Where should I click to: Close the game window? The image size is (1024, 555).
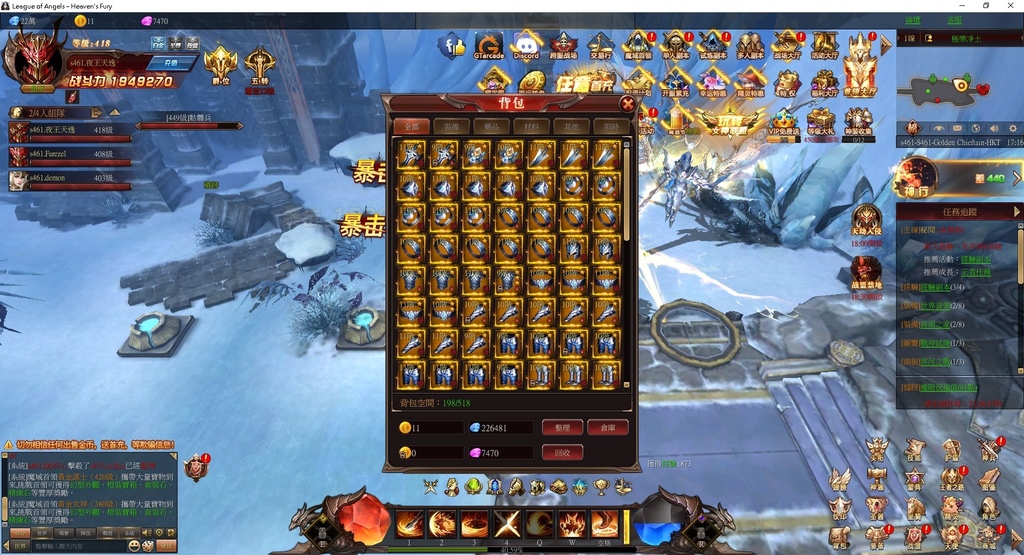tap(1010, 6)
